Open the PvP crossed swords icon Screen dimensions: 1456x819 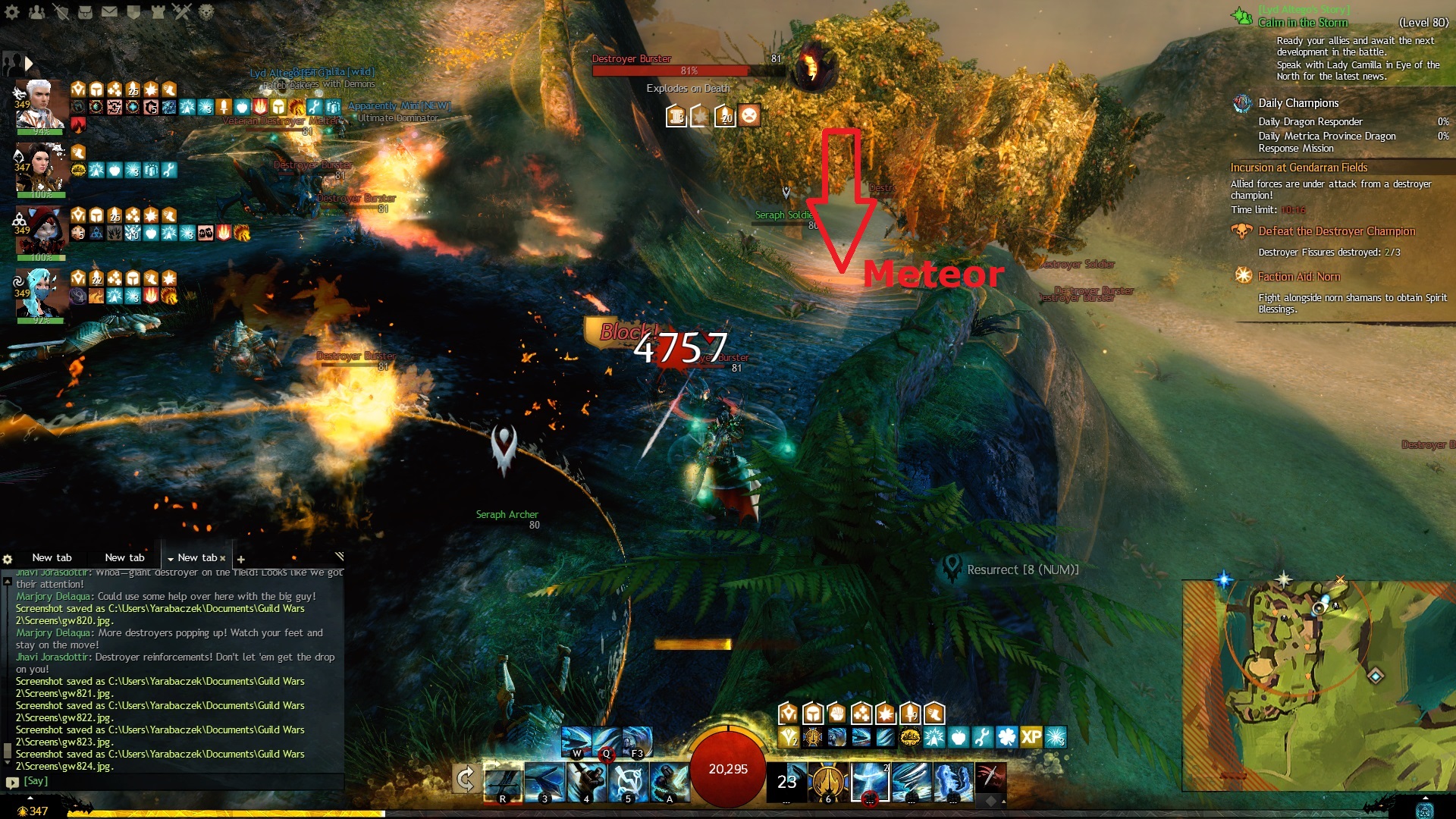182,11
